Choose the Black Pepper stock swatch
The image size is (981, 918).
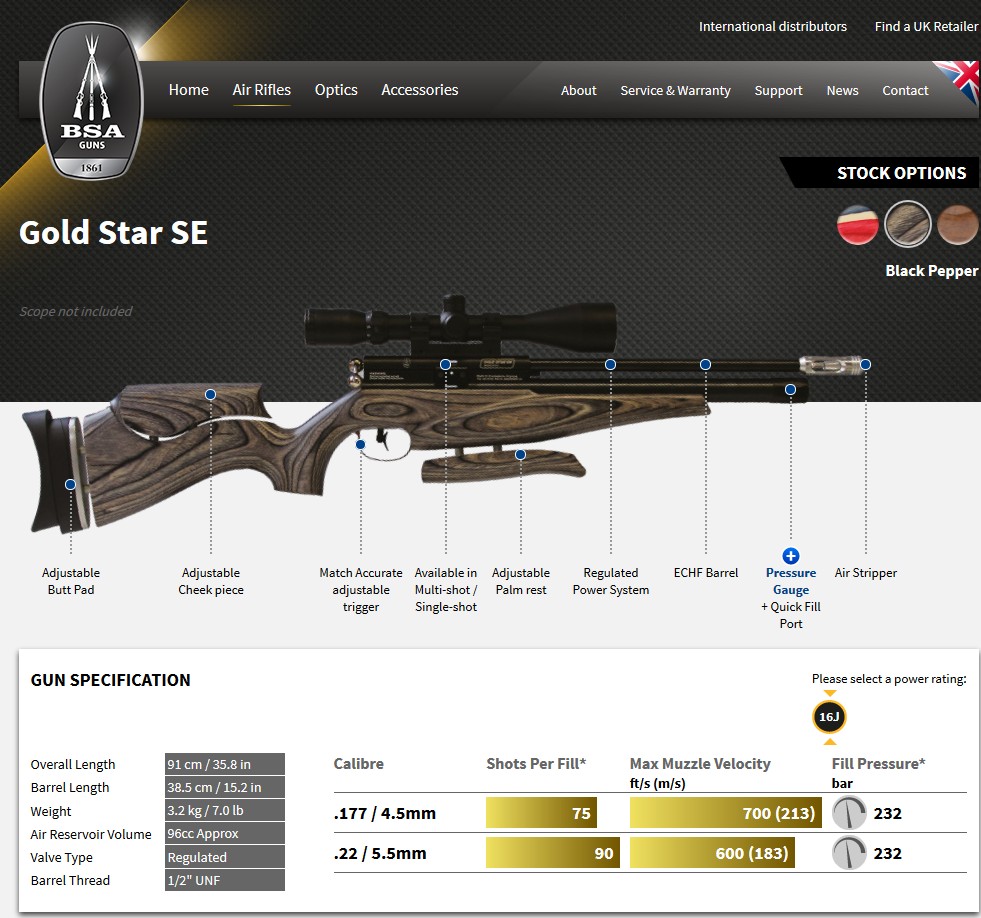[908, 224]
